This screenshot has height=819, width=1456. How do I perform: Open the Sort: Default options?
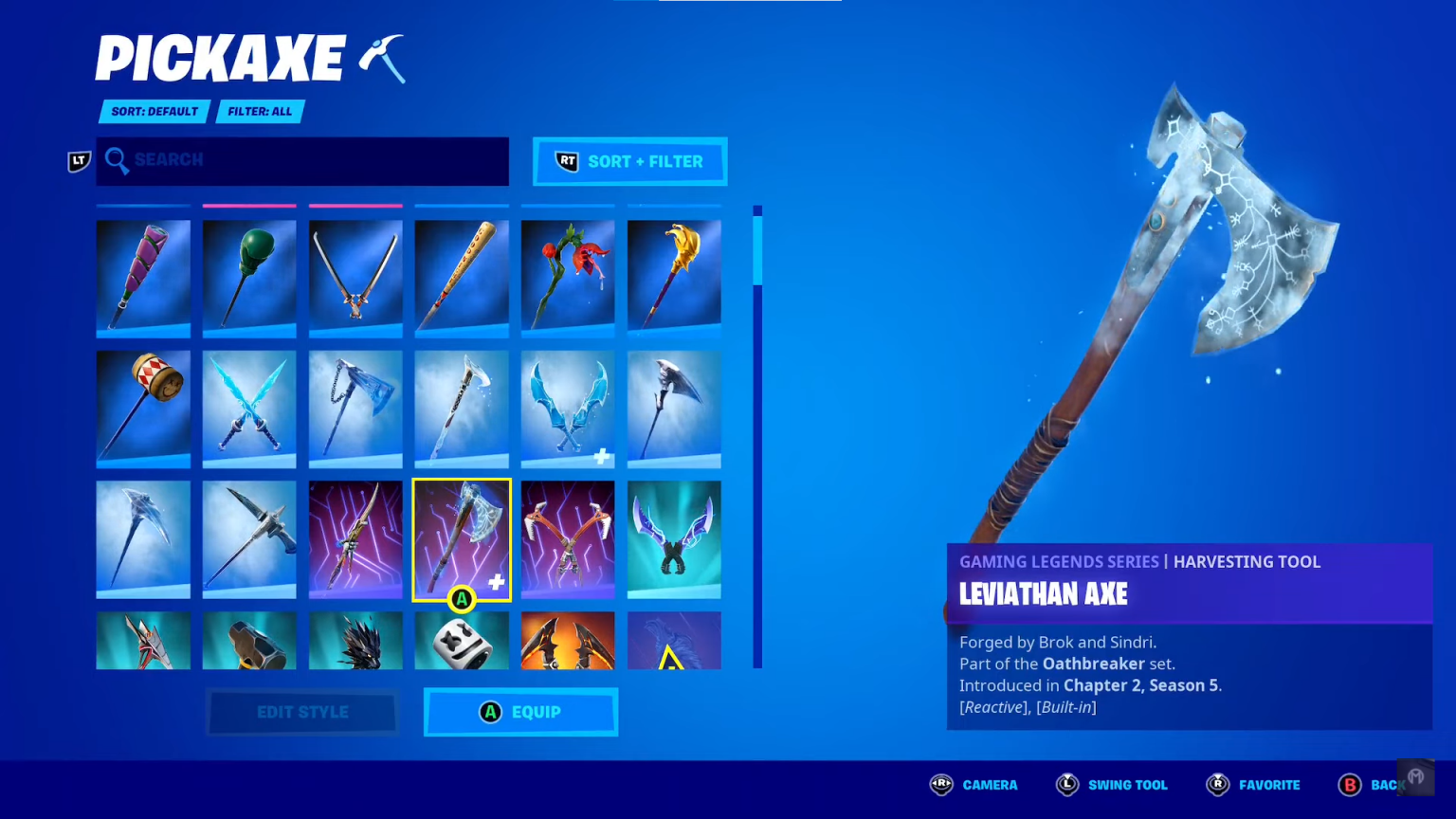(155, 112)
